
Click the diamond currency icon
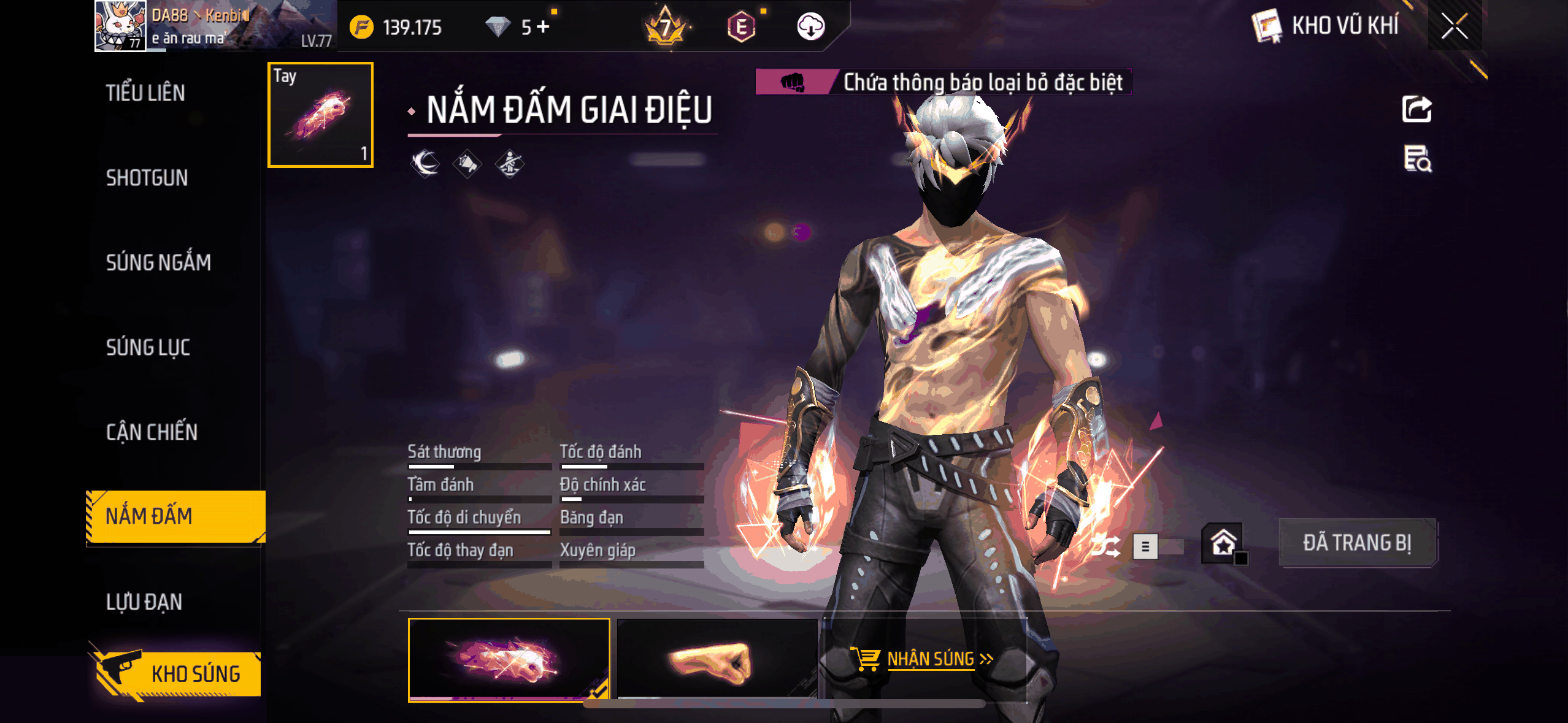click(498, 26)
